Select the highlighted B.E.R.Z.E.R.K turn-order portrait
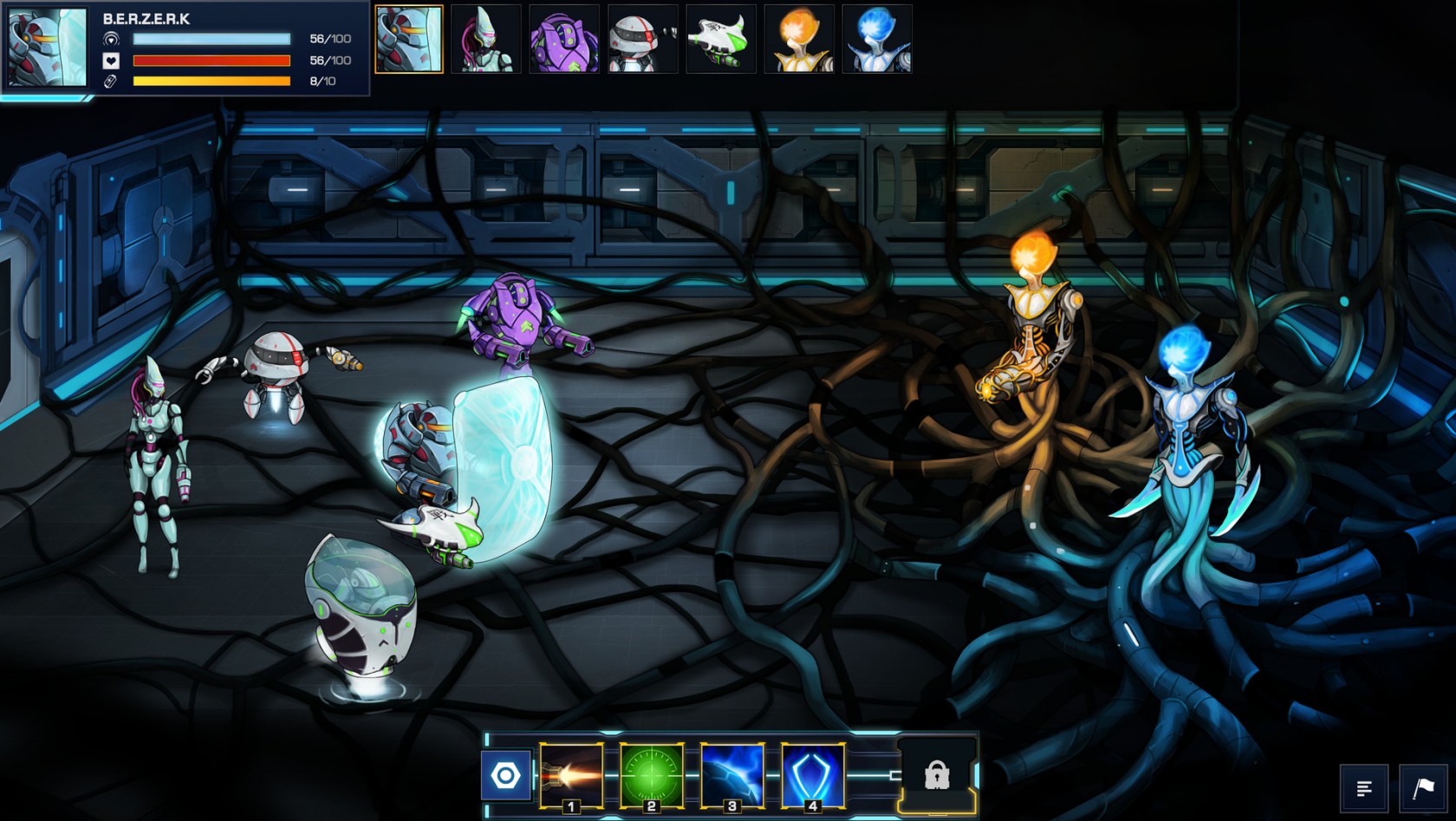Viewport: 1456px width, 821px height. 409,39
